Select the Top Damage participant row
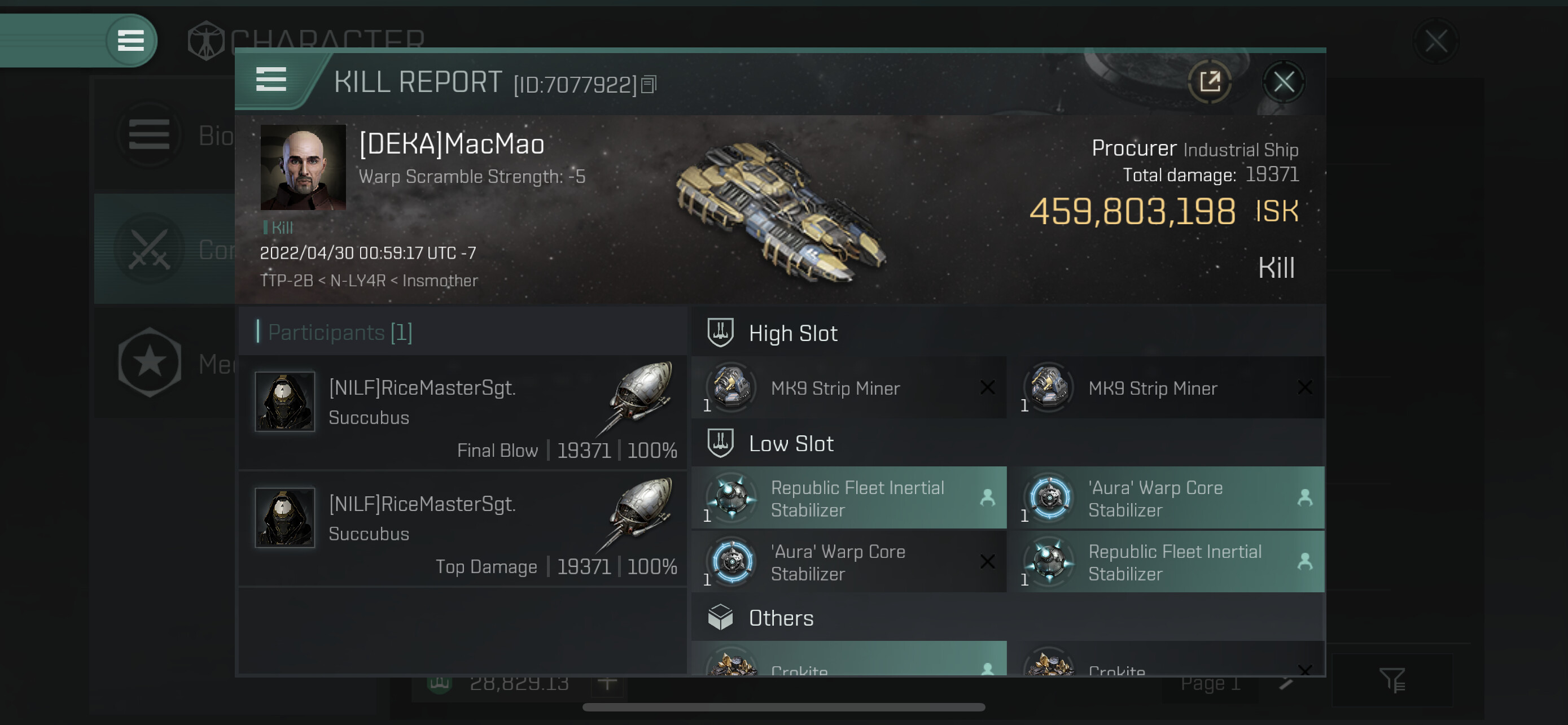 463,529
